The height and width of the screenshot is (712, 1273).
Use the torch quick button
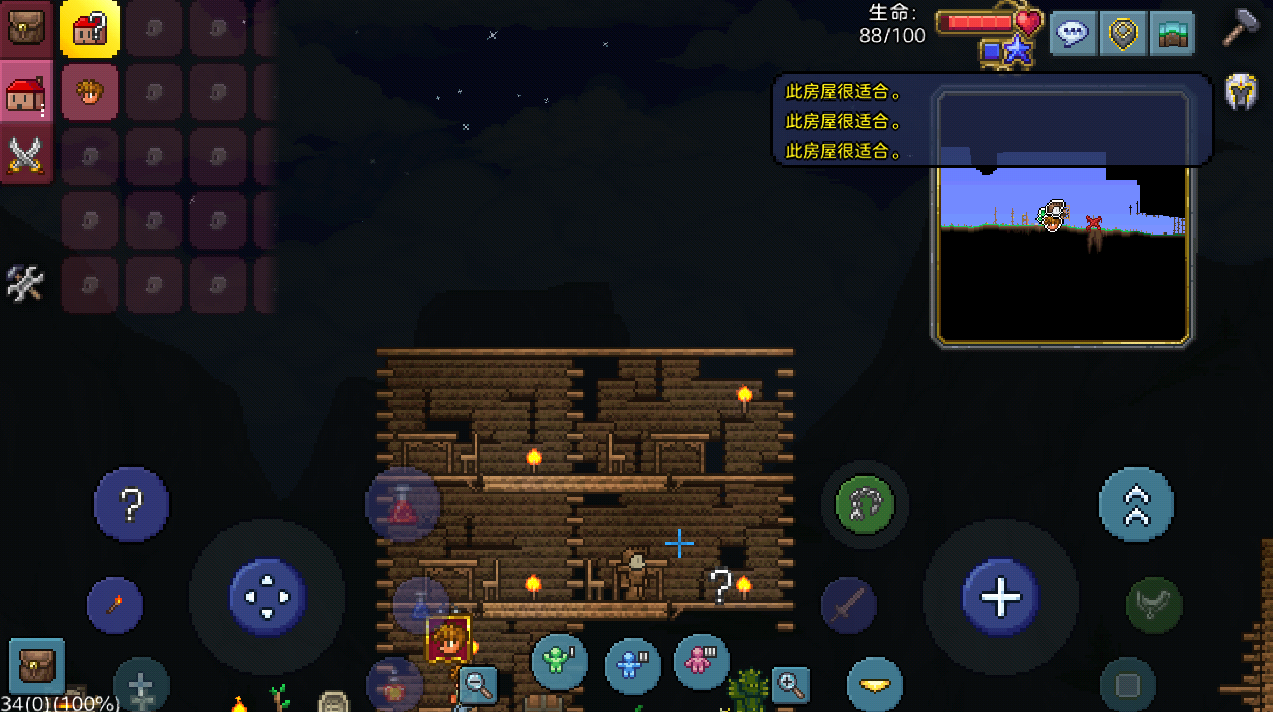(115, 604)
